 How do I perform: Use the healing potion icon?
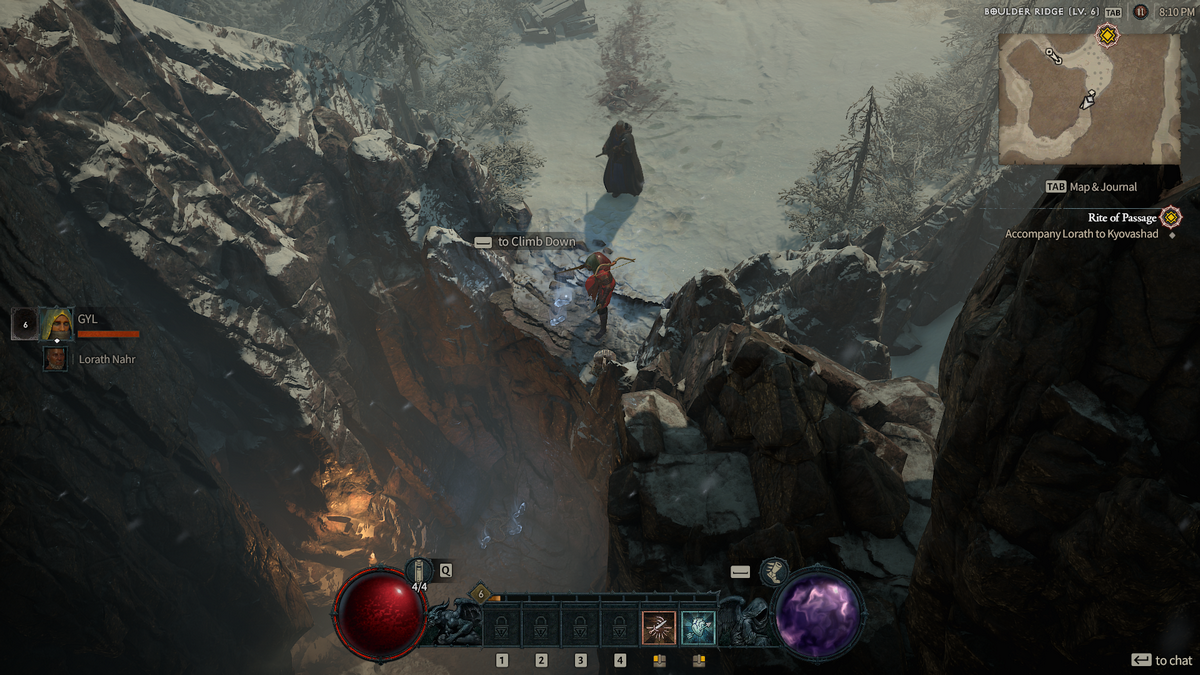[x=420, y=571]
